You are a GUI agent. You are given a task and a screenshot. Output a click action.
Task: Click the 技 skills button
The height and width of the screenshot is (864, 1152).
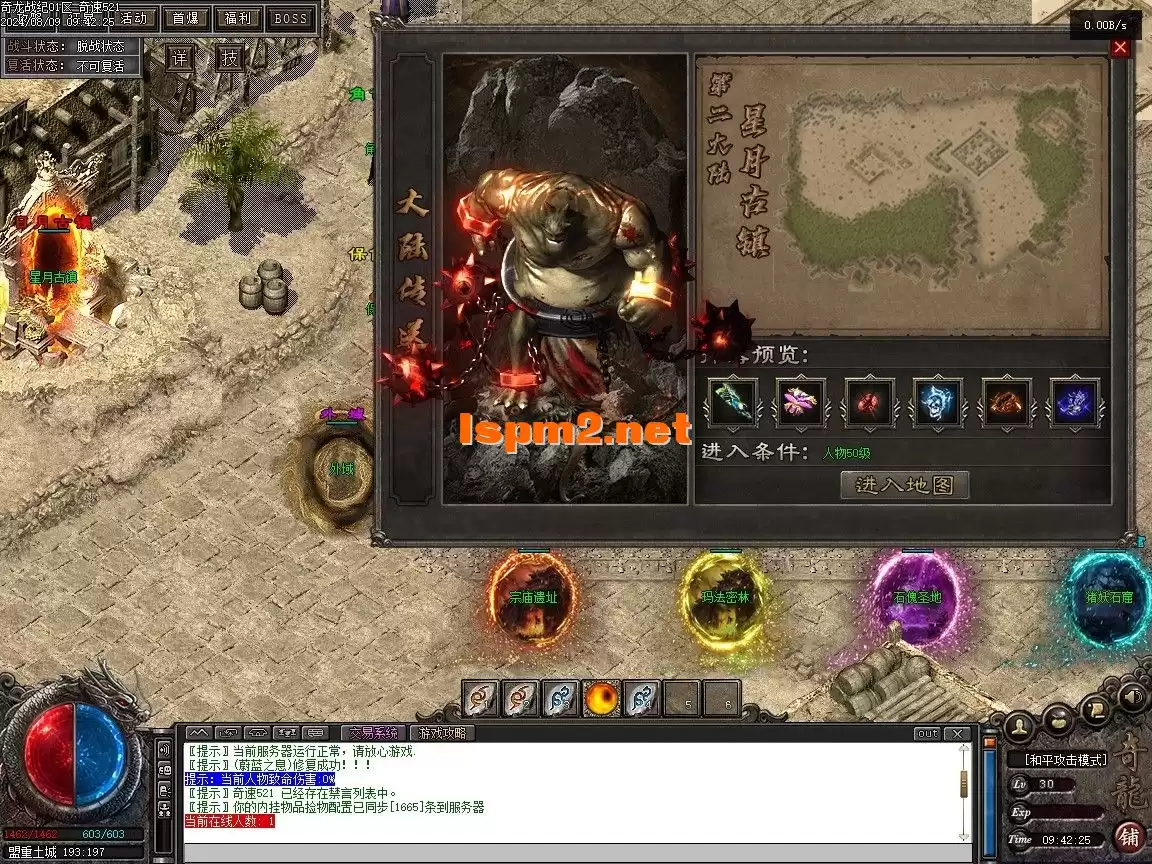pyautogui.click(x=230, y=57)
